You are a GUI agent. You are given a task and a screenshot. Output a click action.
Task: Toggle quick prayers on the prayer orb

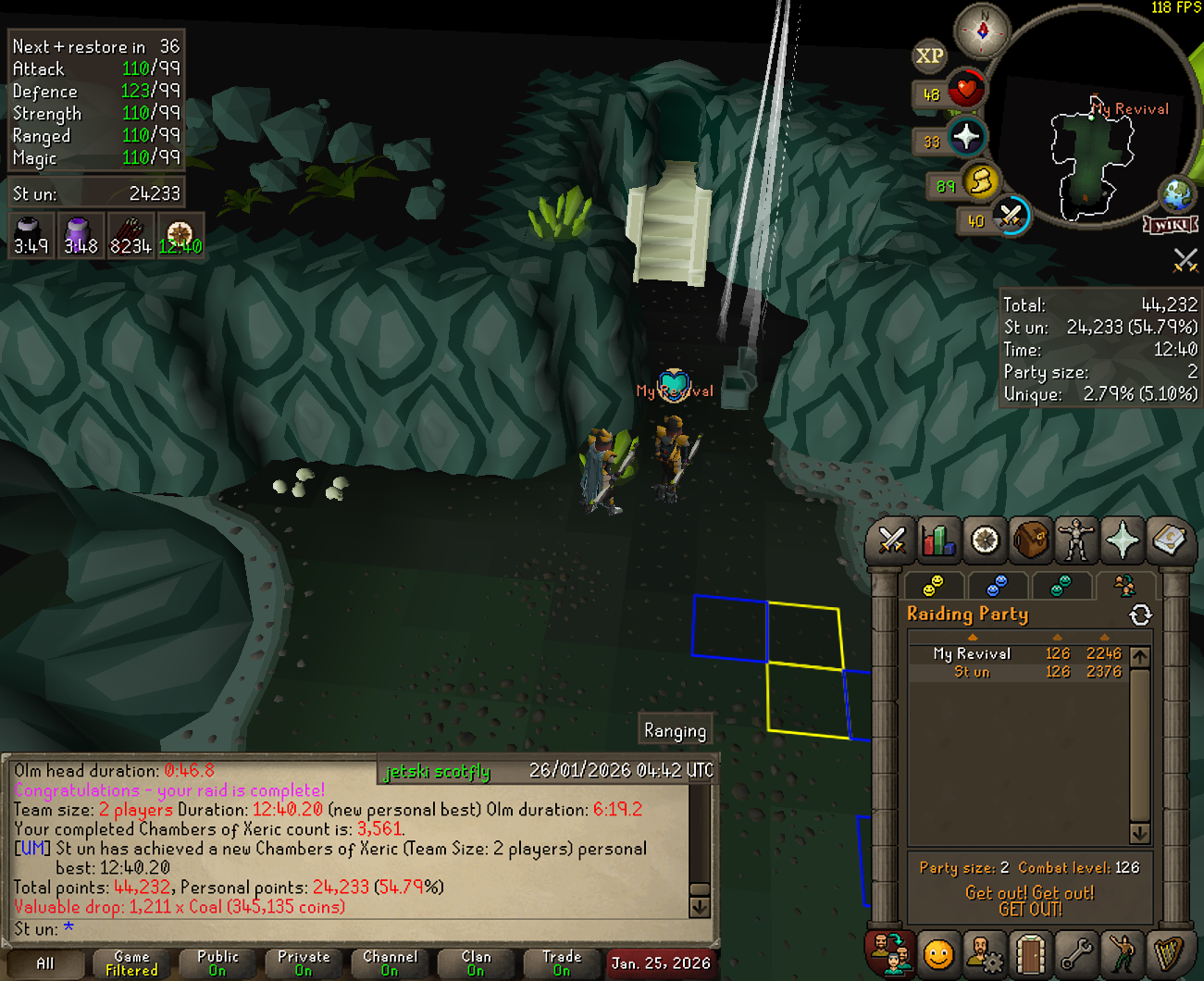966,138
